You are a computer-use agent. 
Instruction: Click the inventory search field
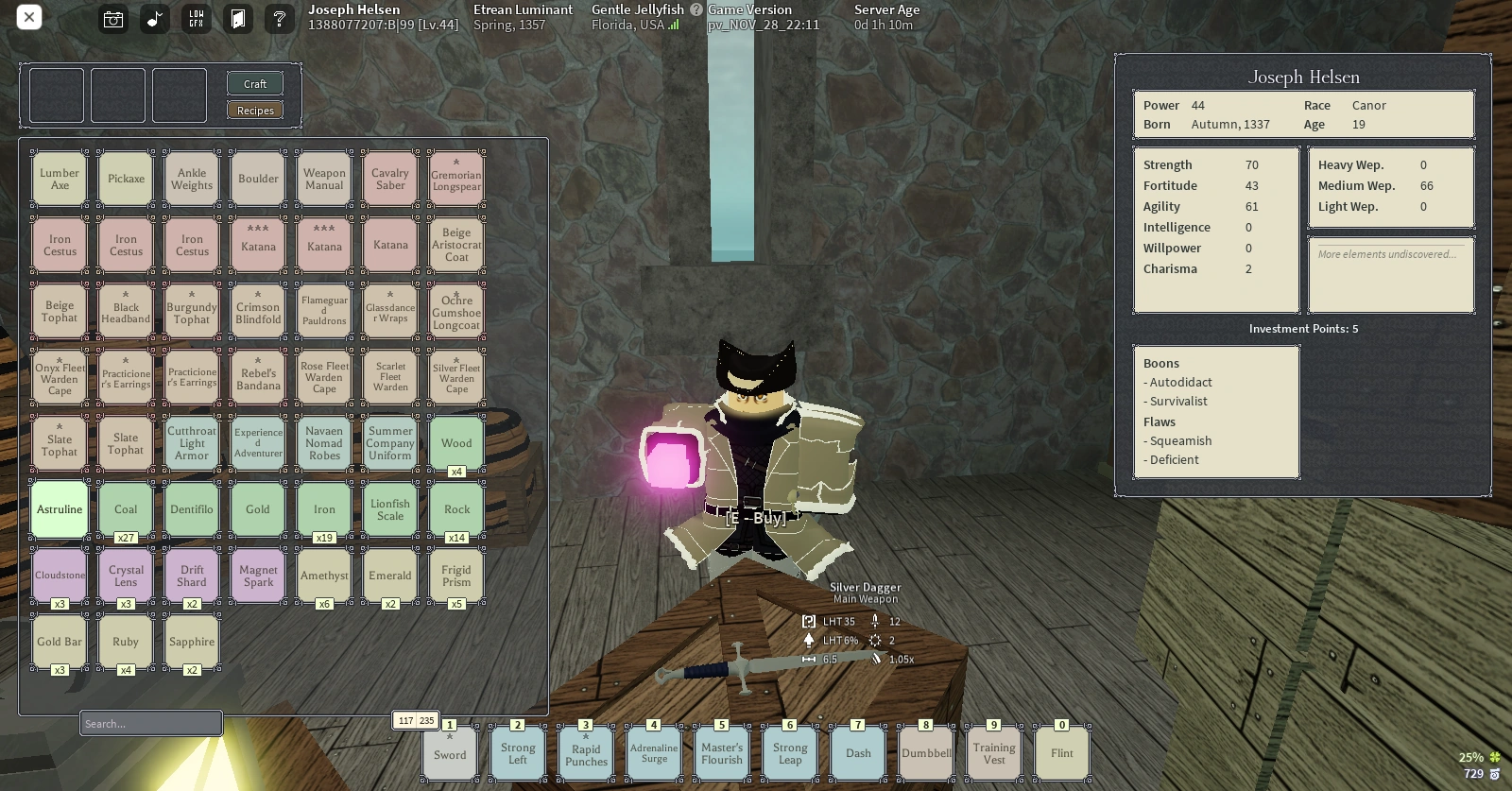[x=150, y=723]
